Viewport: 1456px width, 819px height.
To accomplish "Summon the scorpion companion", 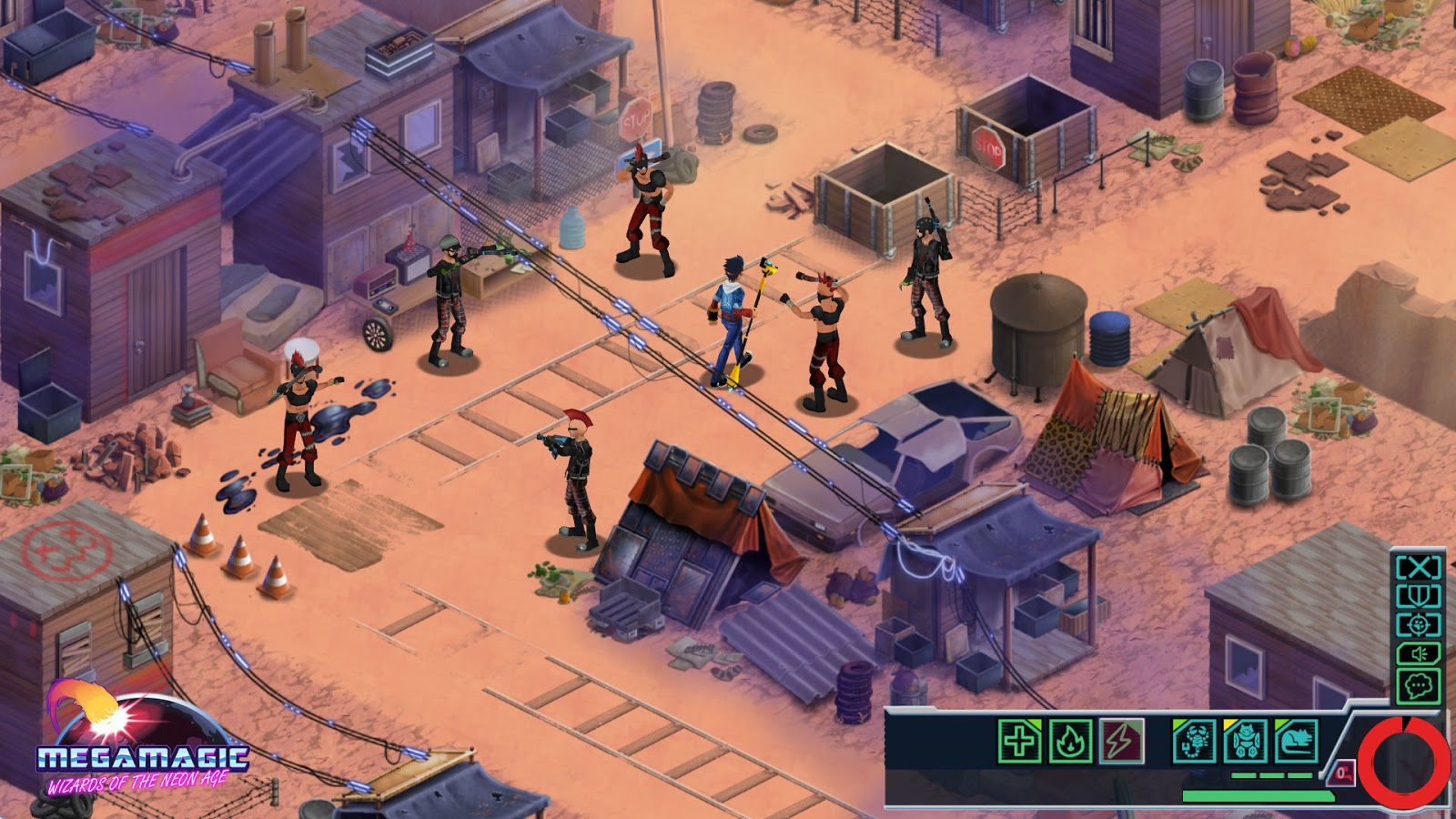I will [x=1193, y=742].
